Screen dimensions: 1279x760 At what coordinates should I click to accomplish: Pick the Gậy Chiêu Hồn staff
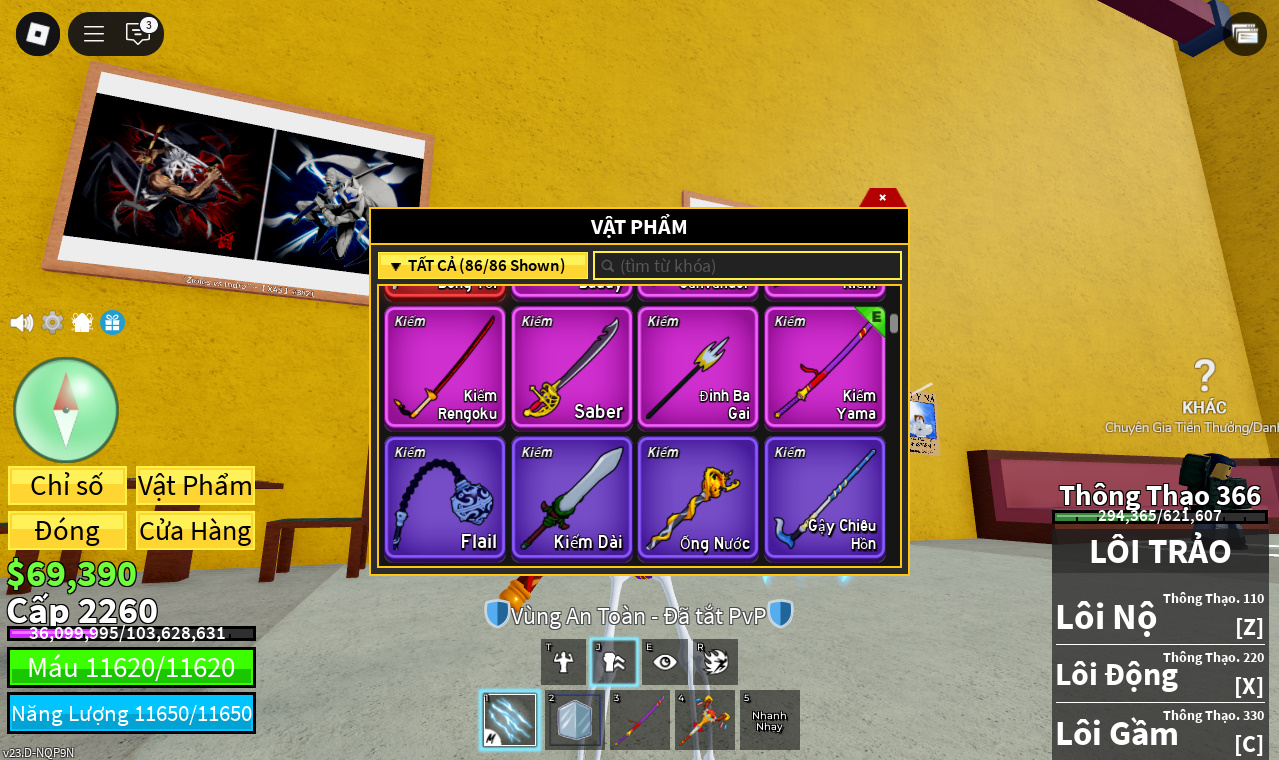tap(825, 498)
